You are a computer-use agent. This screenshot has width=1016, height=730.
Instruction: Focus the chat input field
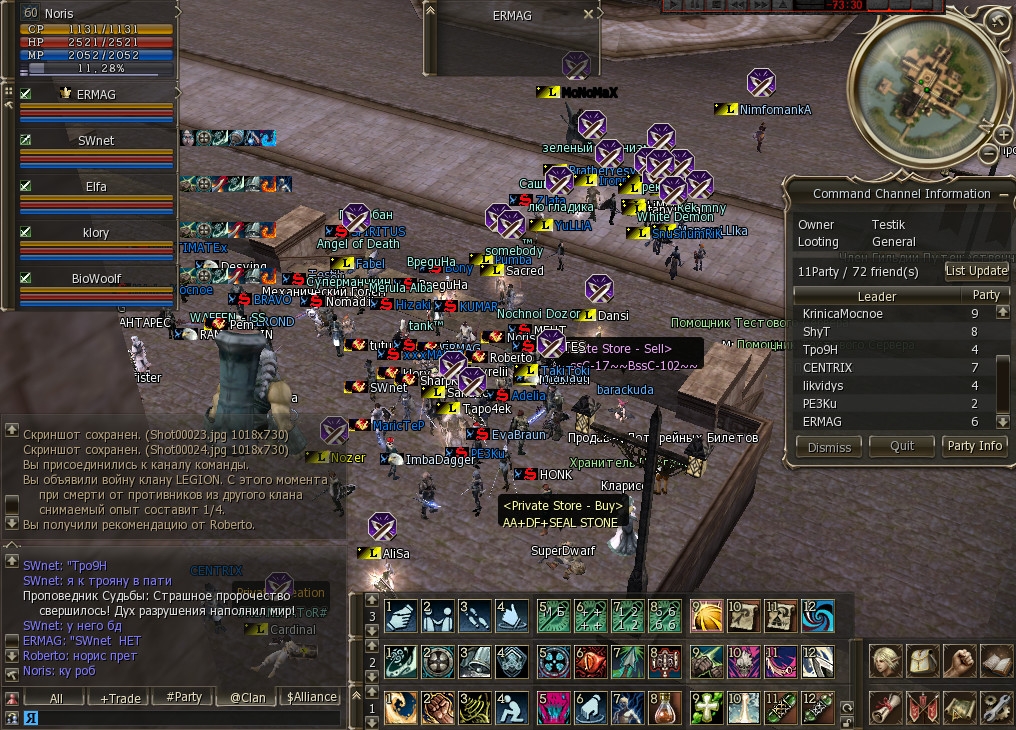180,717
